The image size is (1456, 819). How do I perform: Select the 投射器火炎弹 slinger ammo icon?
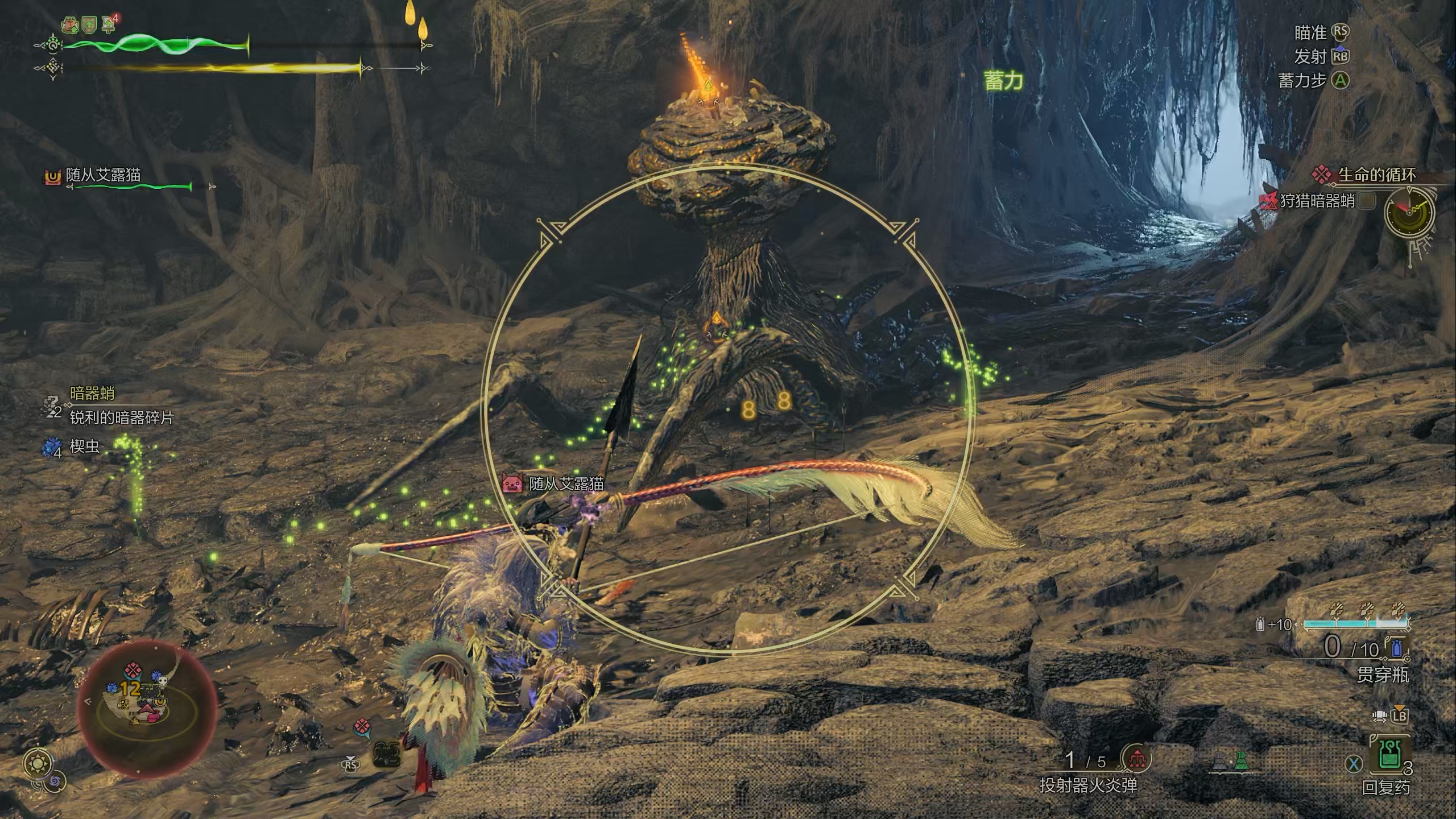coord(1136,758)
